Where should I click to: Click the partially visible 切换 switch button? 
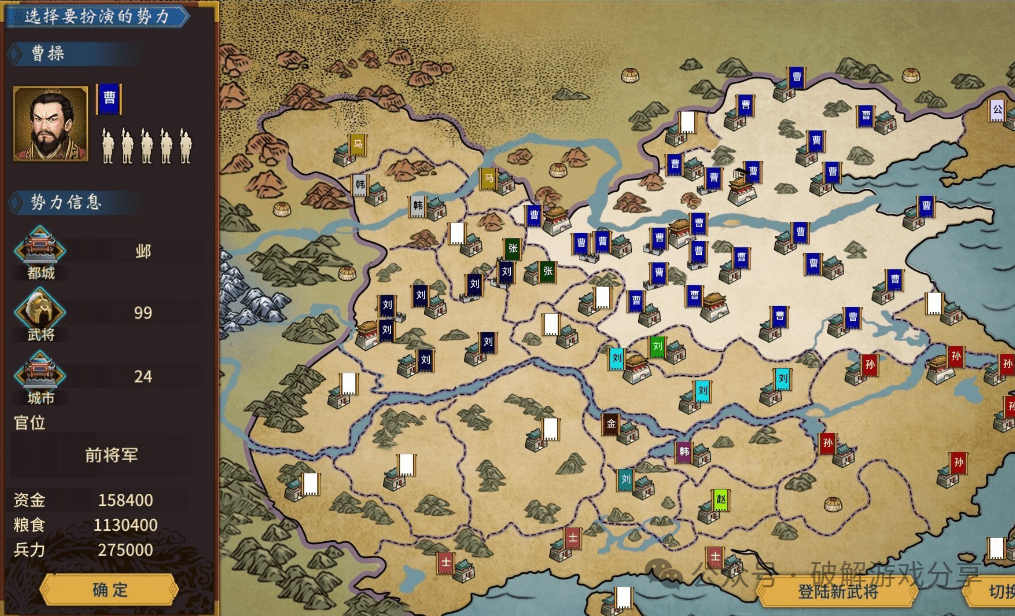click(993, 591)
